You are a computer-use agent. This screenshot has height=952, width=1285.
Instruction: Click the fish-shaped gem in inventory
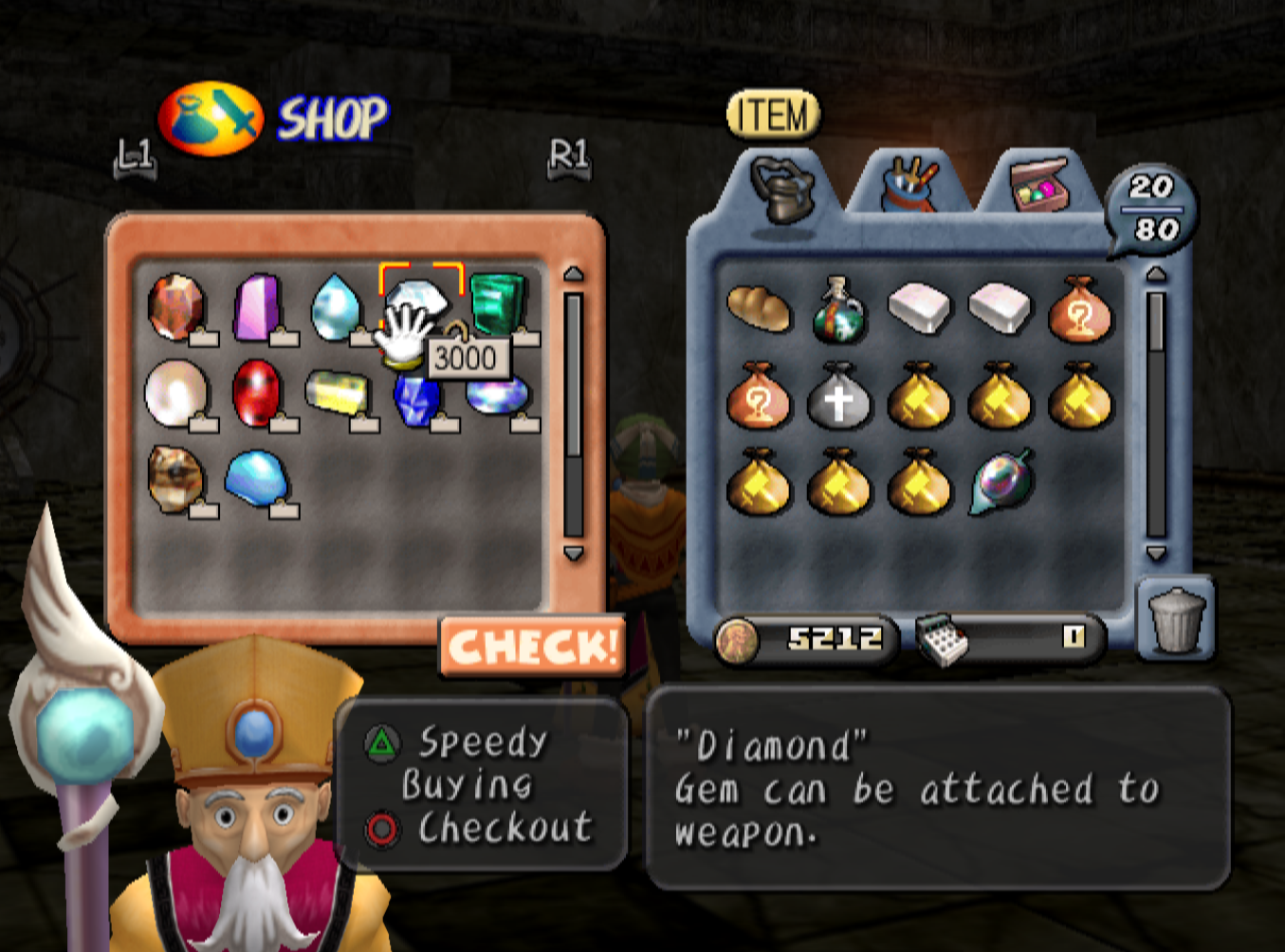999,485
